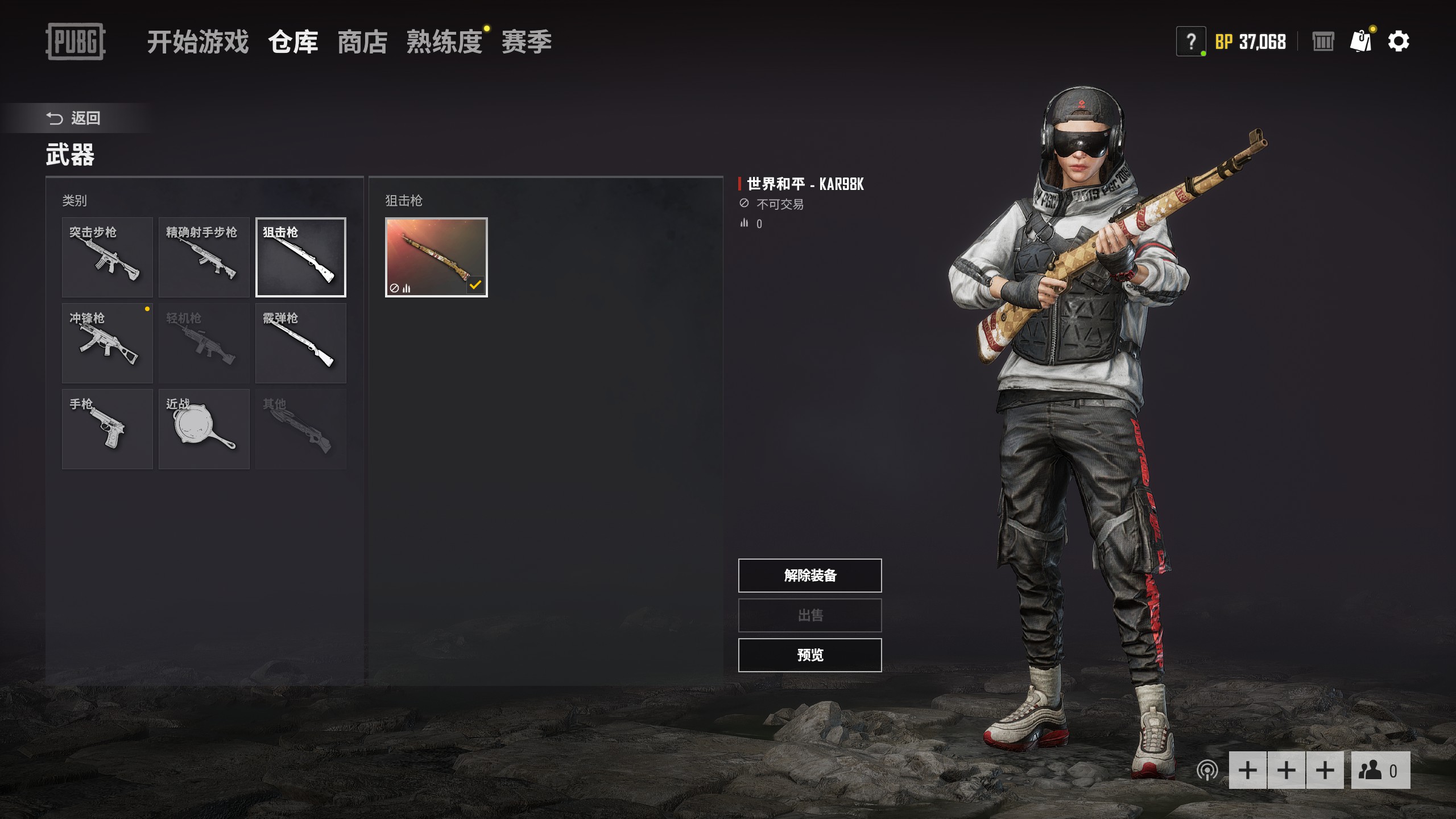Open the 近战 melee pan category
The image size is (1456, 819).
(x=204, y=429)
